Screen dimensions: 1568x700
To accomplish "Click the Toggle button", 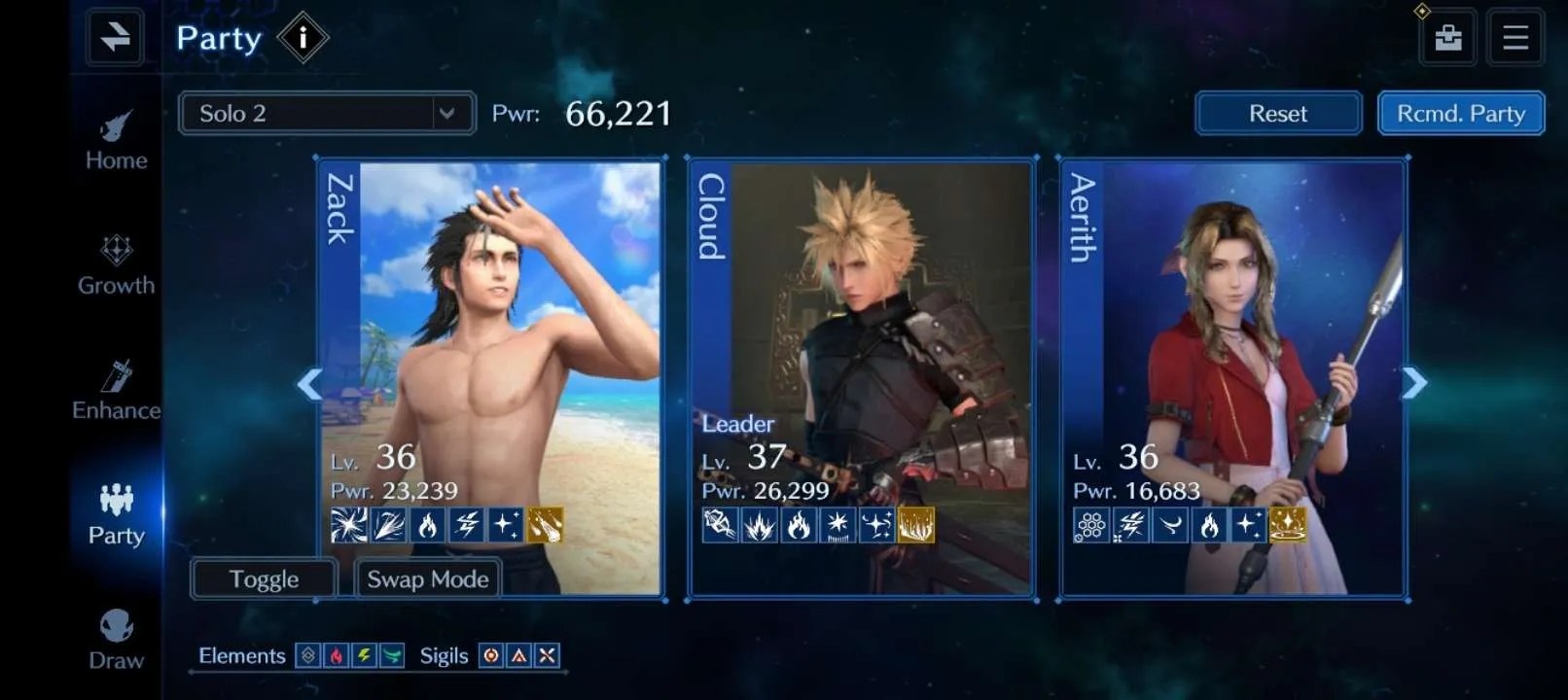I will [x=264, y=579].
